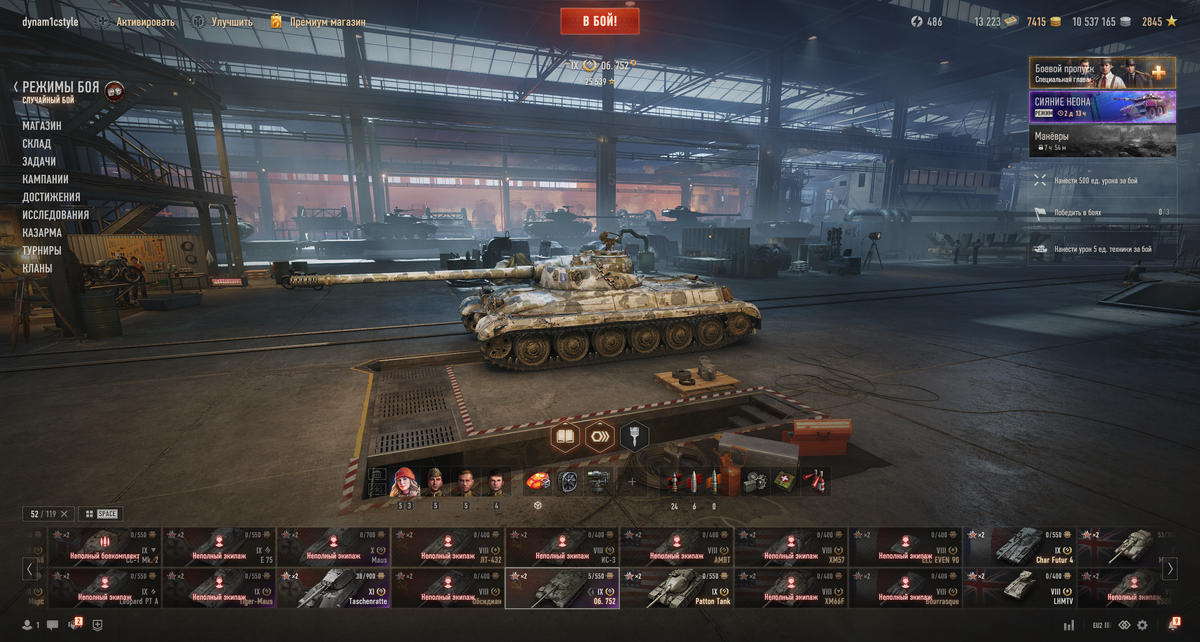The width and height of the screenshot is (1200, 642).
Task: Open the СКЛАД depot menu
Action: [37, 144]
